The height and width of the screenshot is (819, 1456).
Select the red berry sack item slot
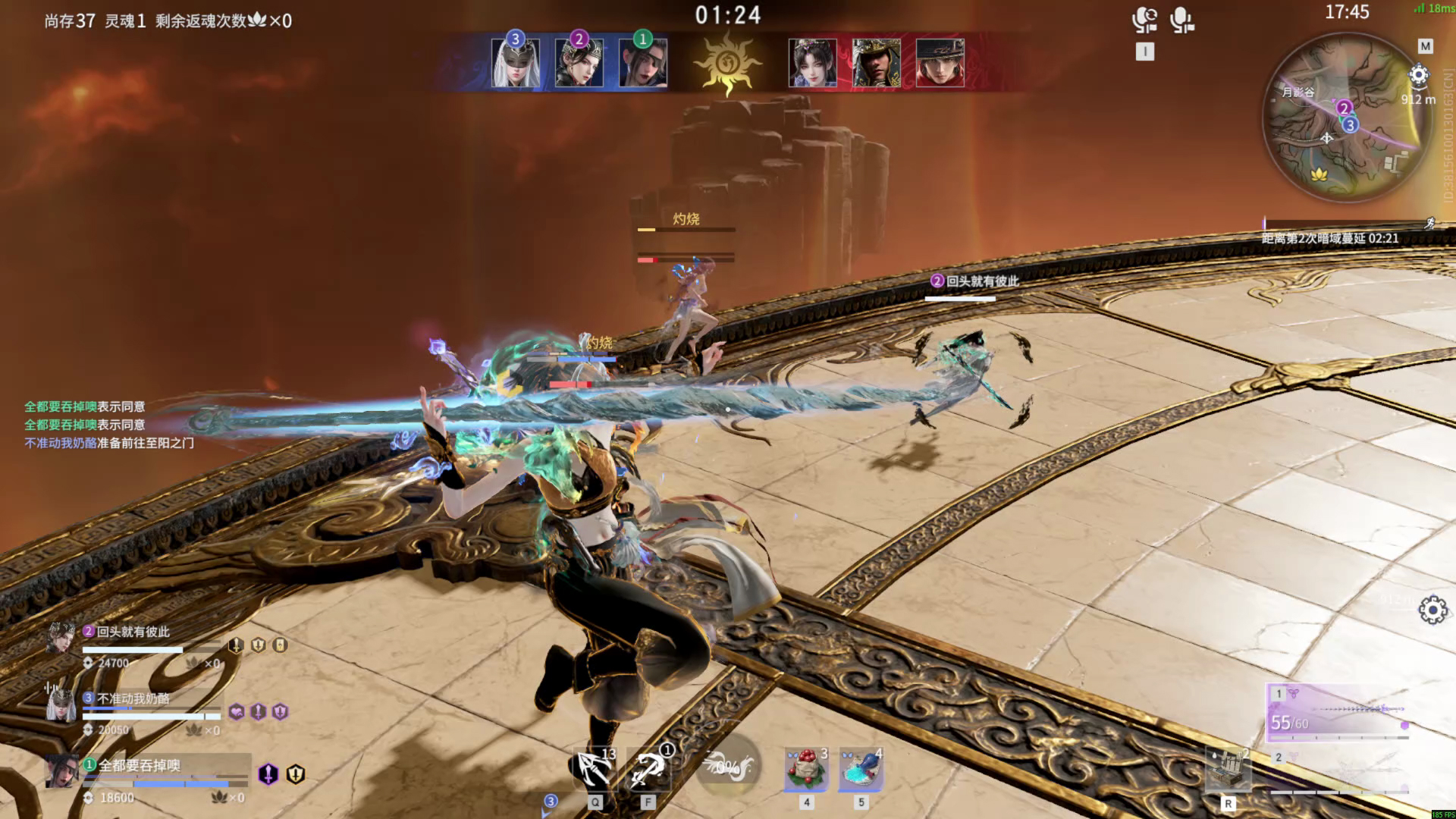[x=806, y=770]
